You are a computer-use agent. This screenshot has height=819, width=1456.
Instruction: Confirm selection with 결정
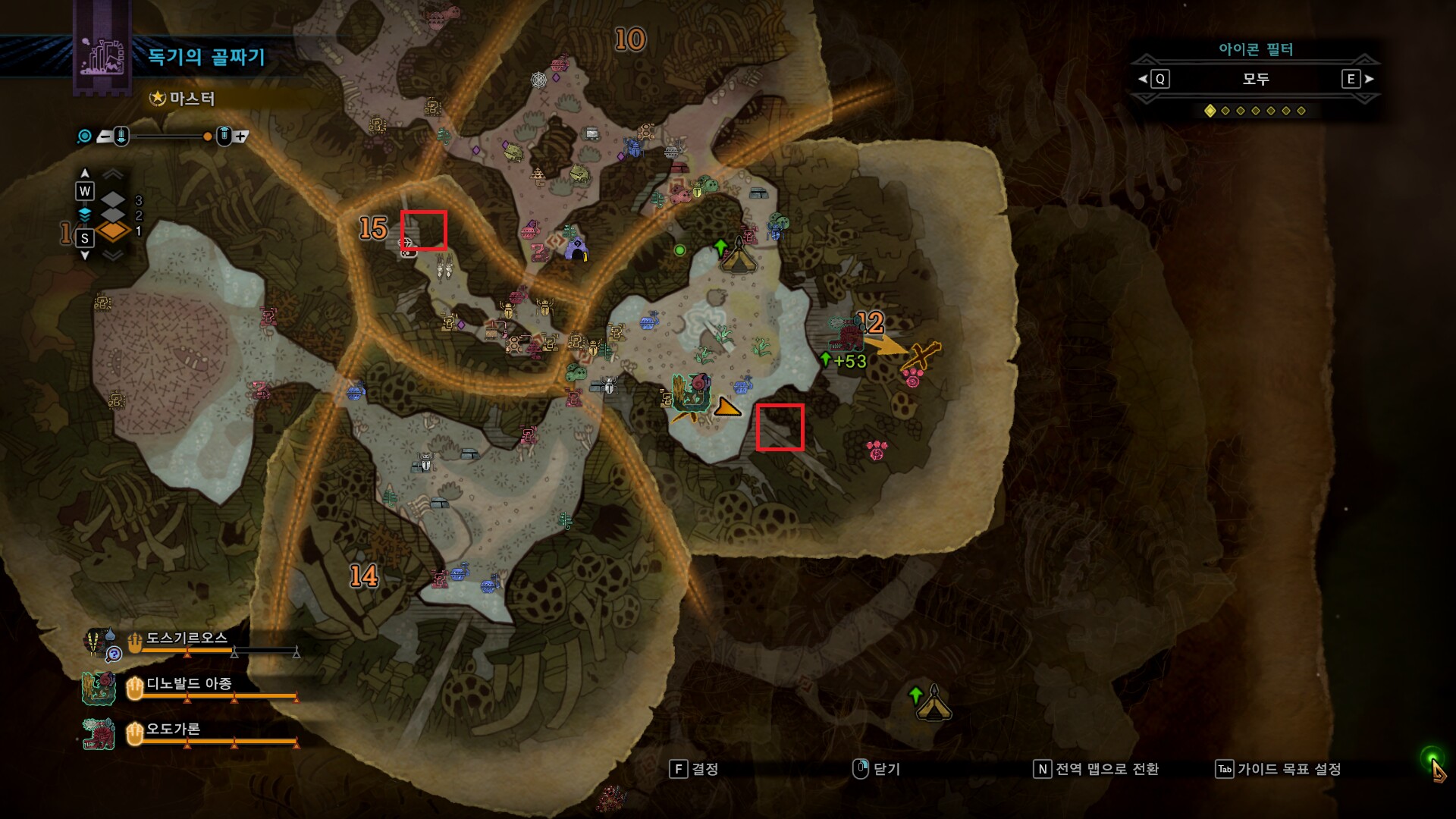pos(695,769)
